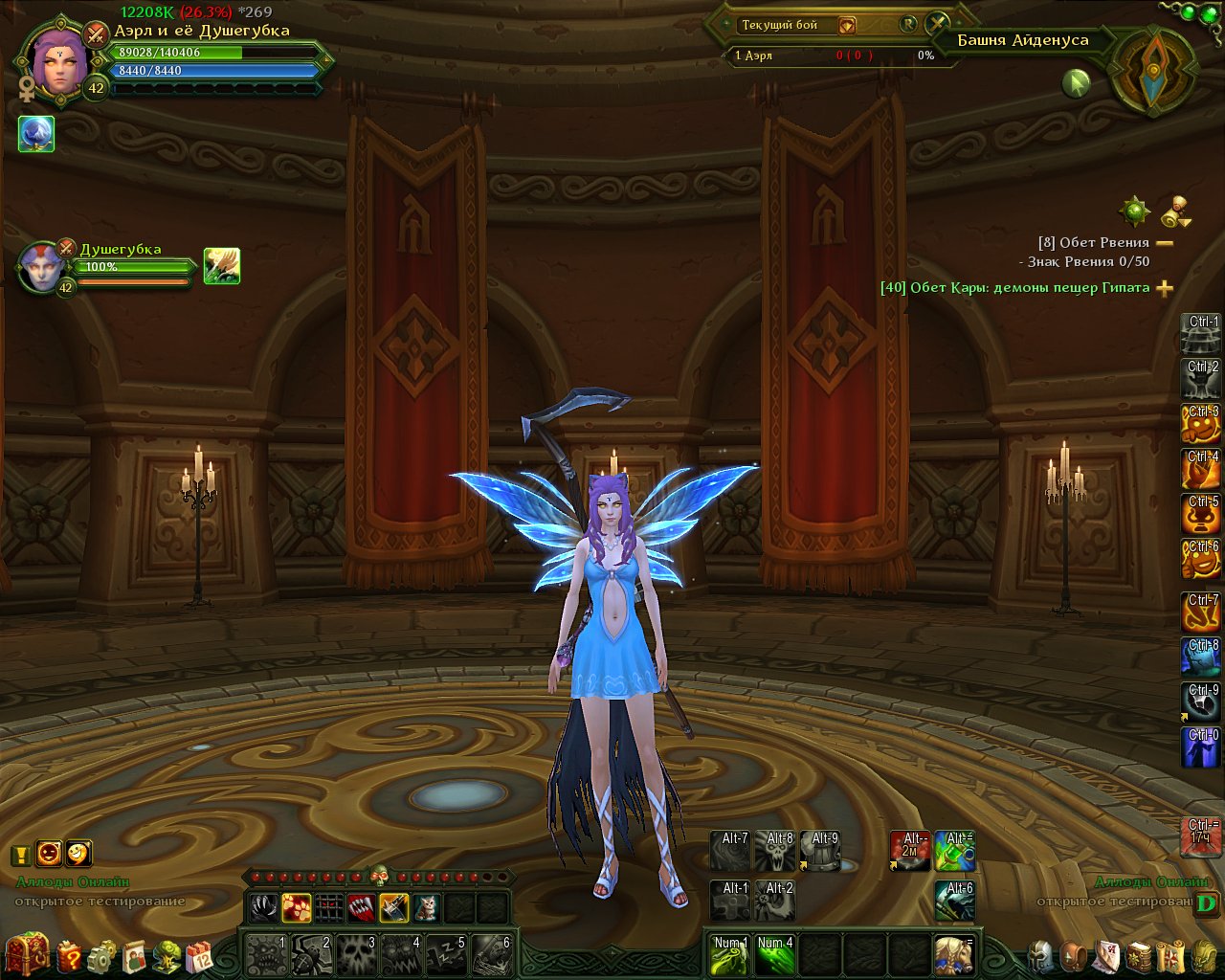Open the treasure chest shop icon
This screenshot has height=980, width=1225.
click(x=27, y=953)
